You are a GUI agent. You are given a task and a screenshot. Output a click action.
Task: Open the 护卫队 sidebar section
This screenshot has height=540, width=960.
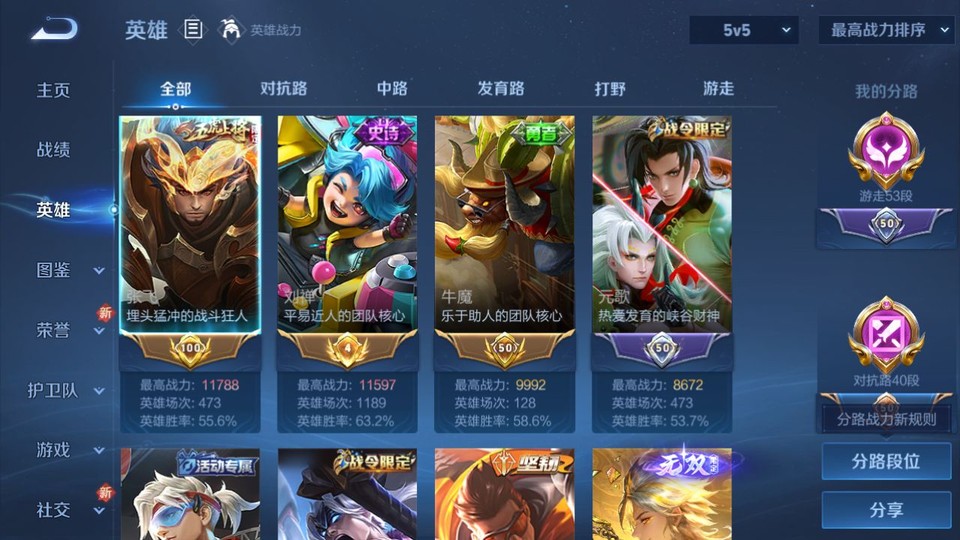pyautogui.click(x=66, y=390)
